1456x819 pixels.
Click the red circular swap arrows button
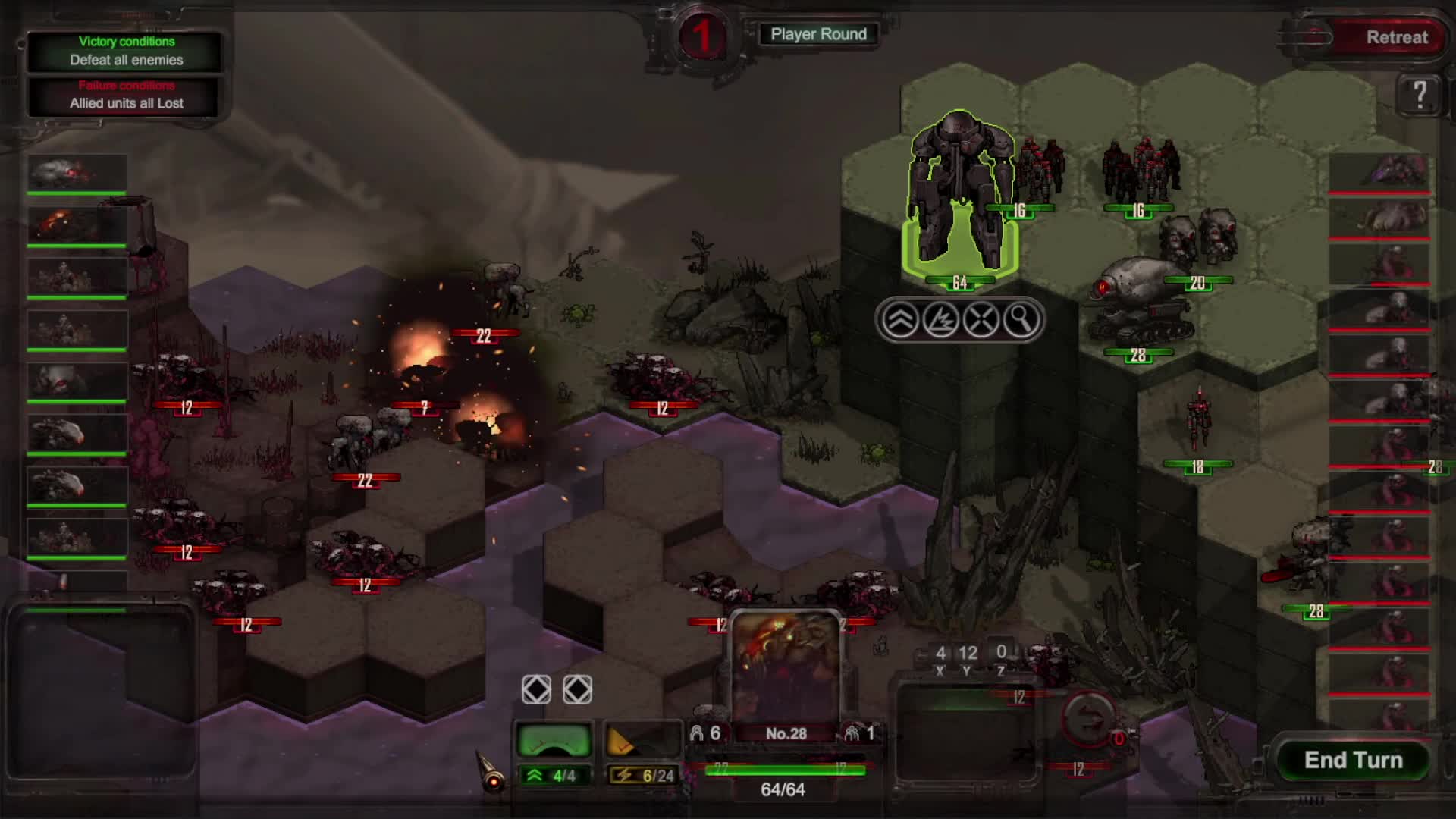(1087, 717)
